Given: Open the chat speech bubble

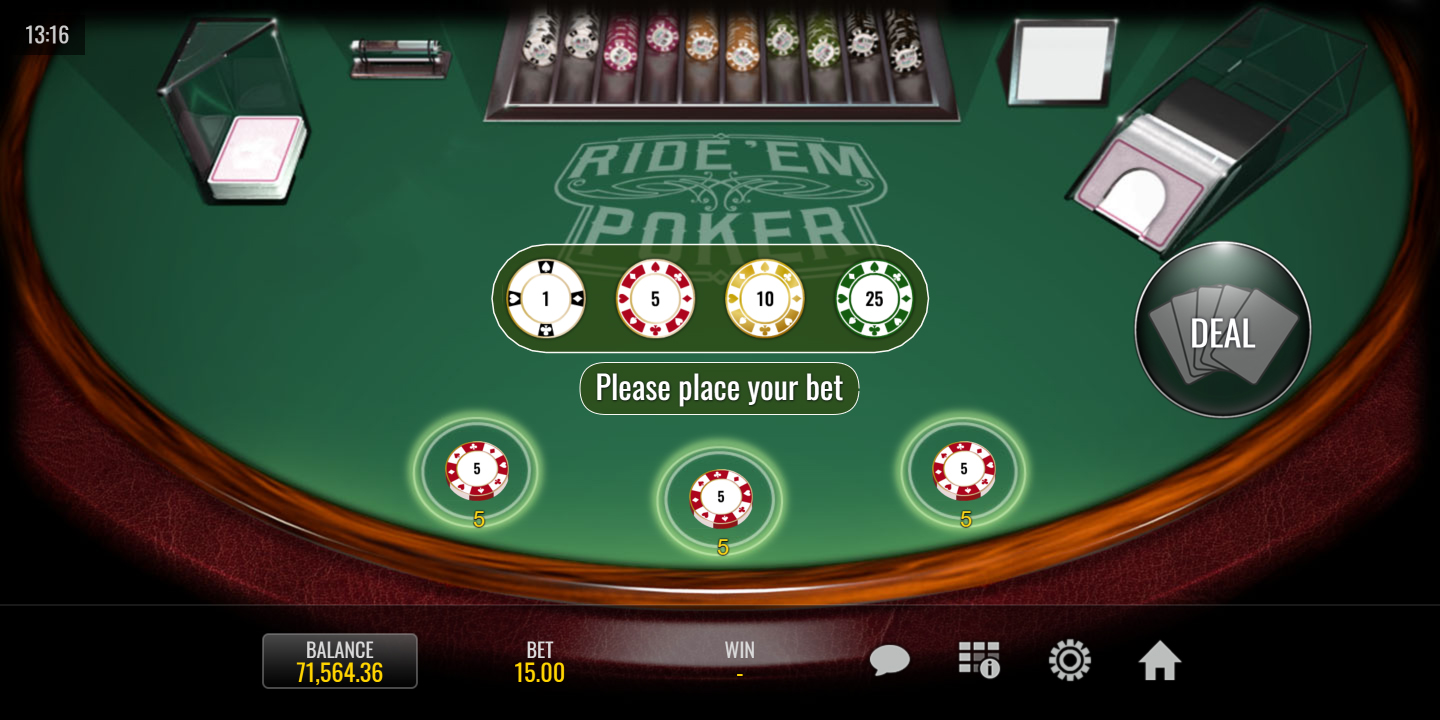Looking at the screenshot, I should (889, 661).
